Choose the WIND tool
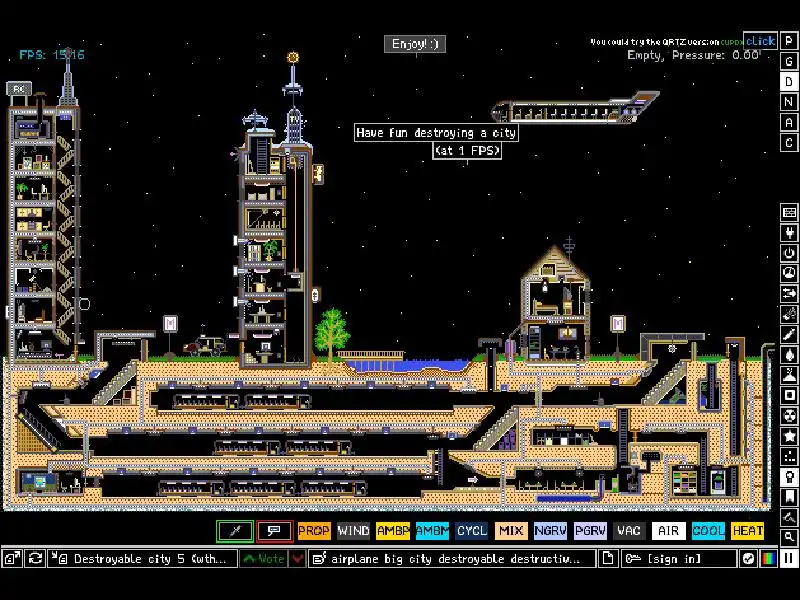 point(353,531)
